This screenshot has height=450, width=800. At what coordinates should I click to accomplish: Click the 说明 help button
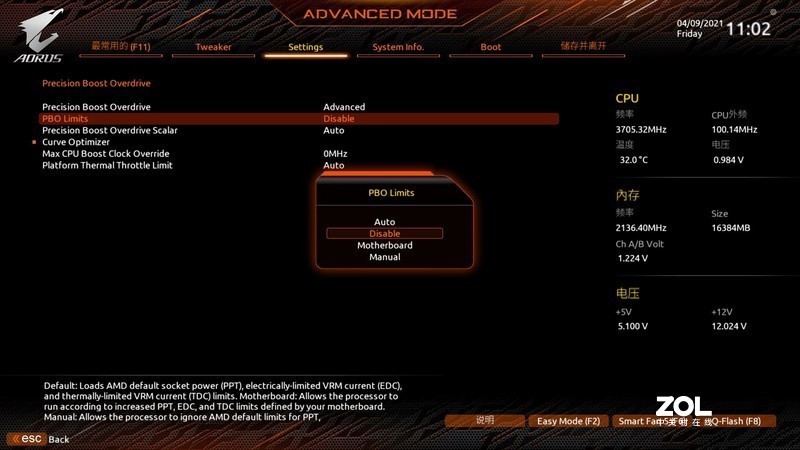[485, 421]
